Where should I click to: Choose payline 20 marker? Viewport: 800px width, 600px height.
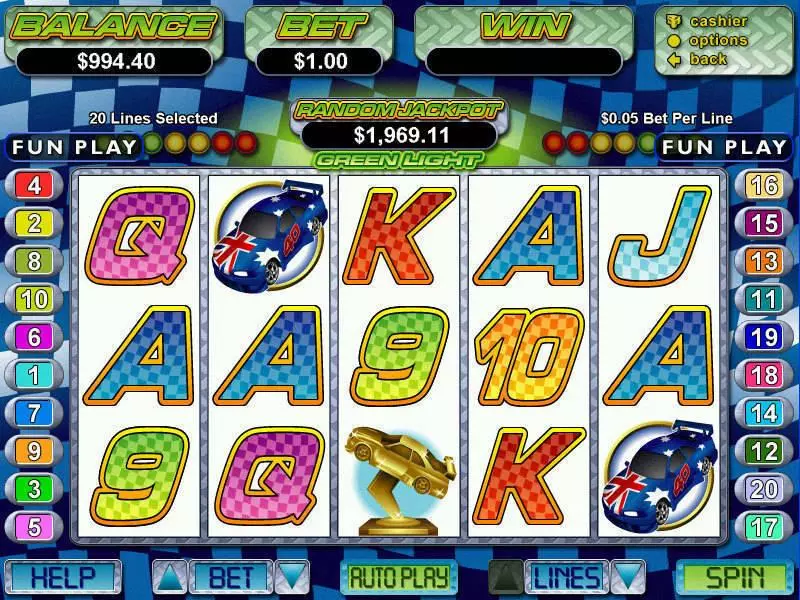(764, 489)
